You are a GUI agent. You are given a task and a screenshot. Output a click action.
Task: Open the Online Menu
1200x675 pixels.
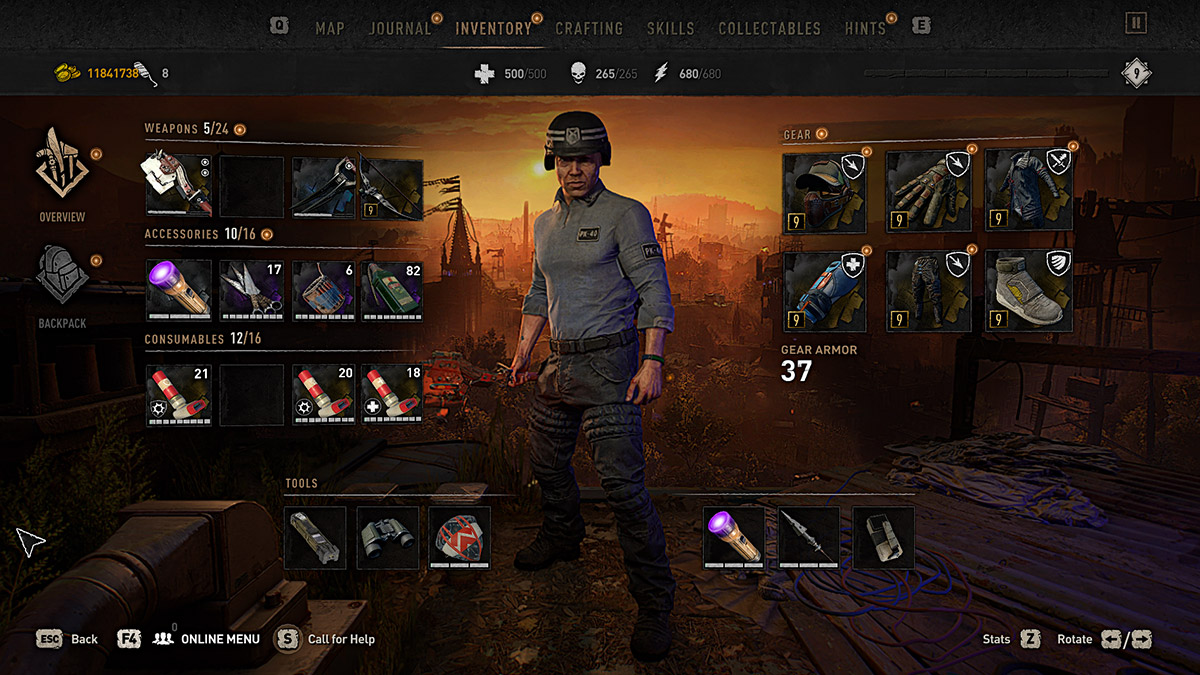click(x=219, y=639)
